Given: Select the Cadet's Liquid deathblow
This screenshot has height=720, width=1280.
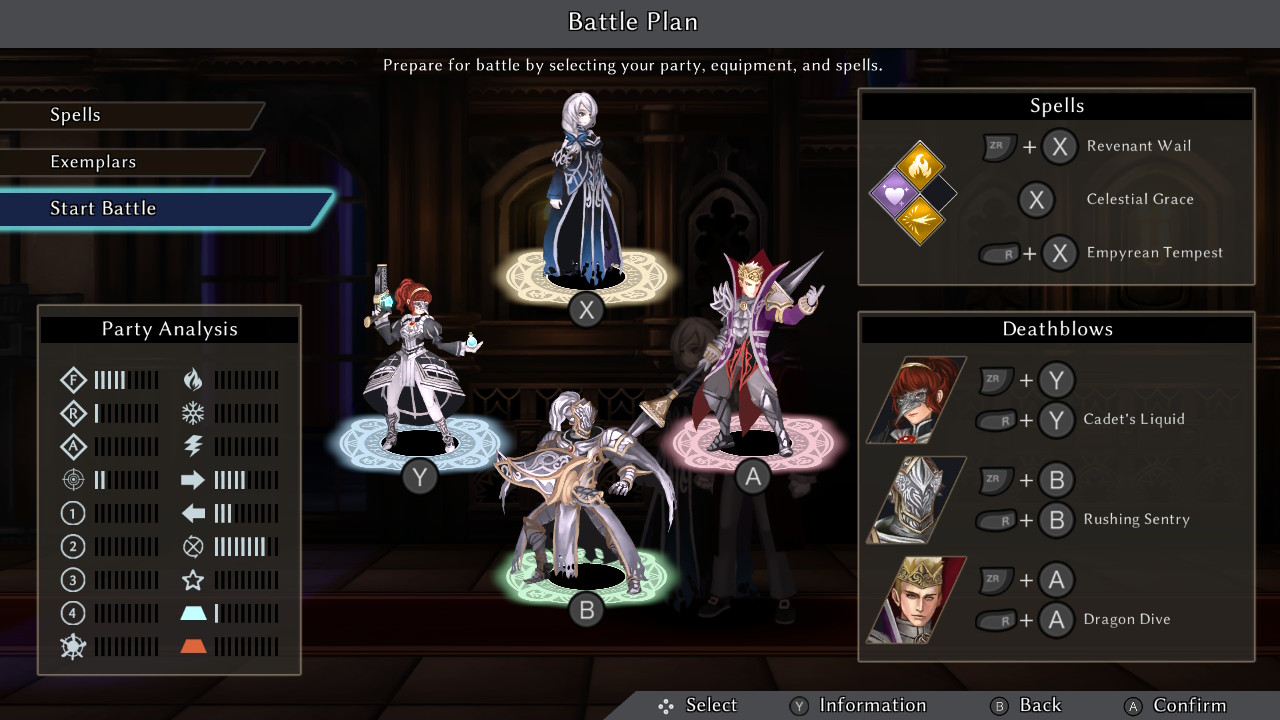Looking at the screenshot, I should pos(1133,420).
